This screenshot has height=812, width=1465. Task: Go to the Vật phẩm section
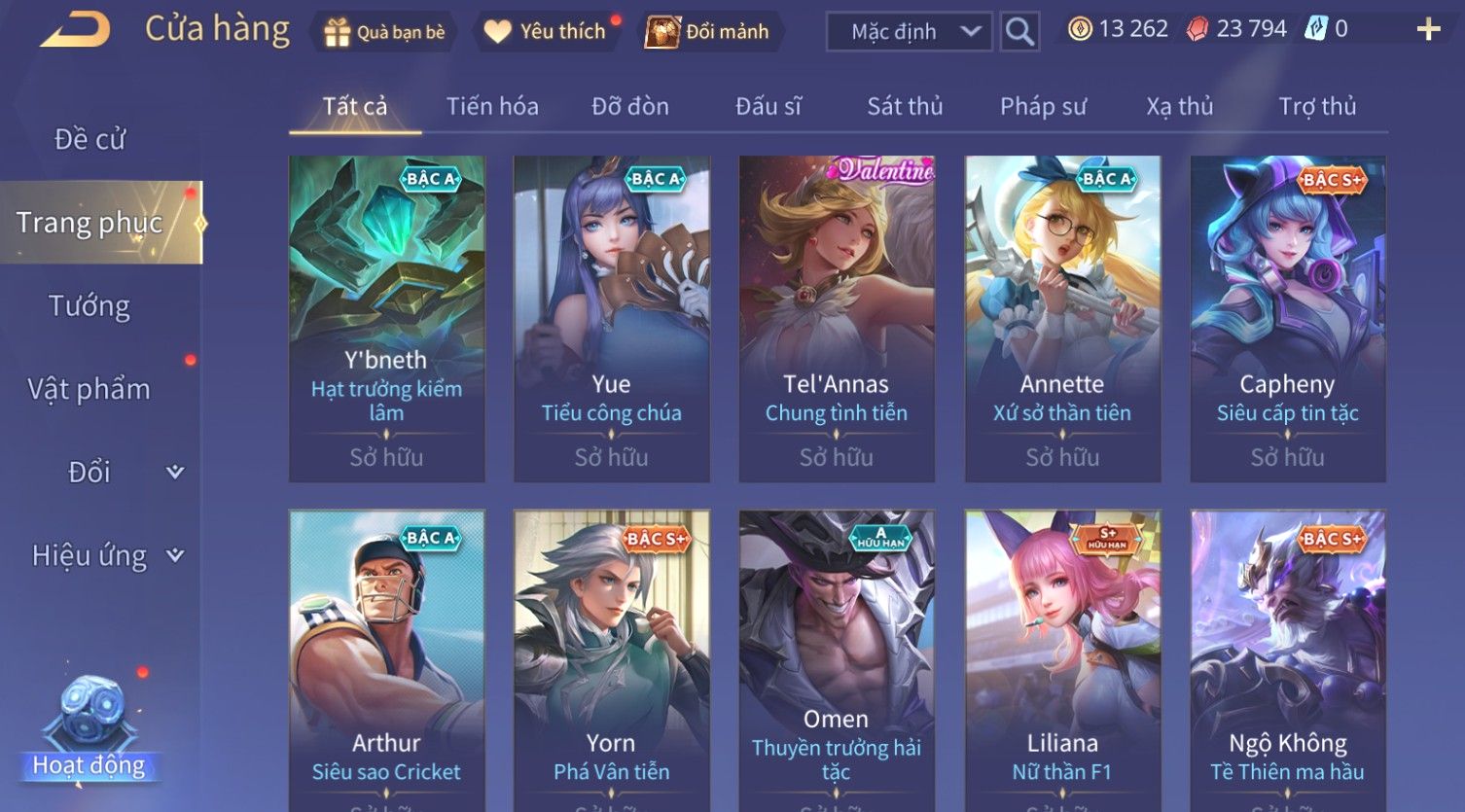89,389
